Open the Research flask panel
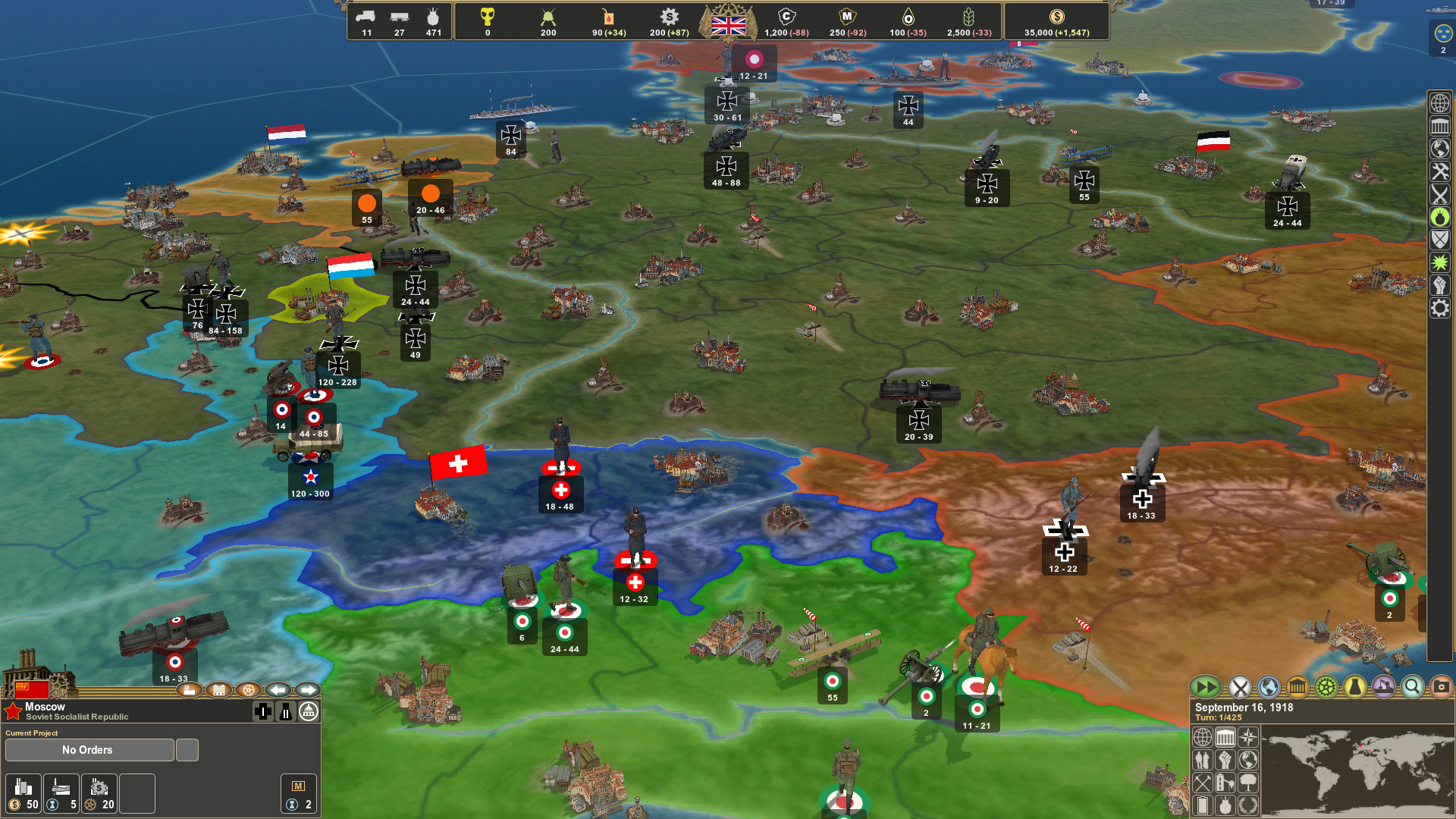Image resolution: width=1456 pixels, height=819 pixels. click(x=1354, y=687)
